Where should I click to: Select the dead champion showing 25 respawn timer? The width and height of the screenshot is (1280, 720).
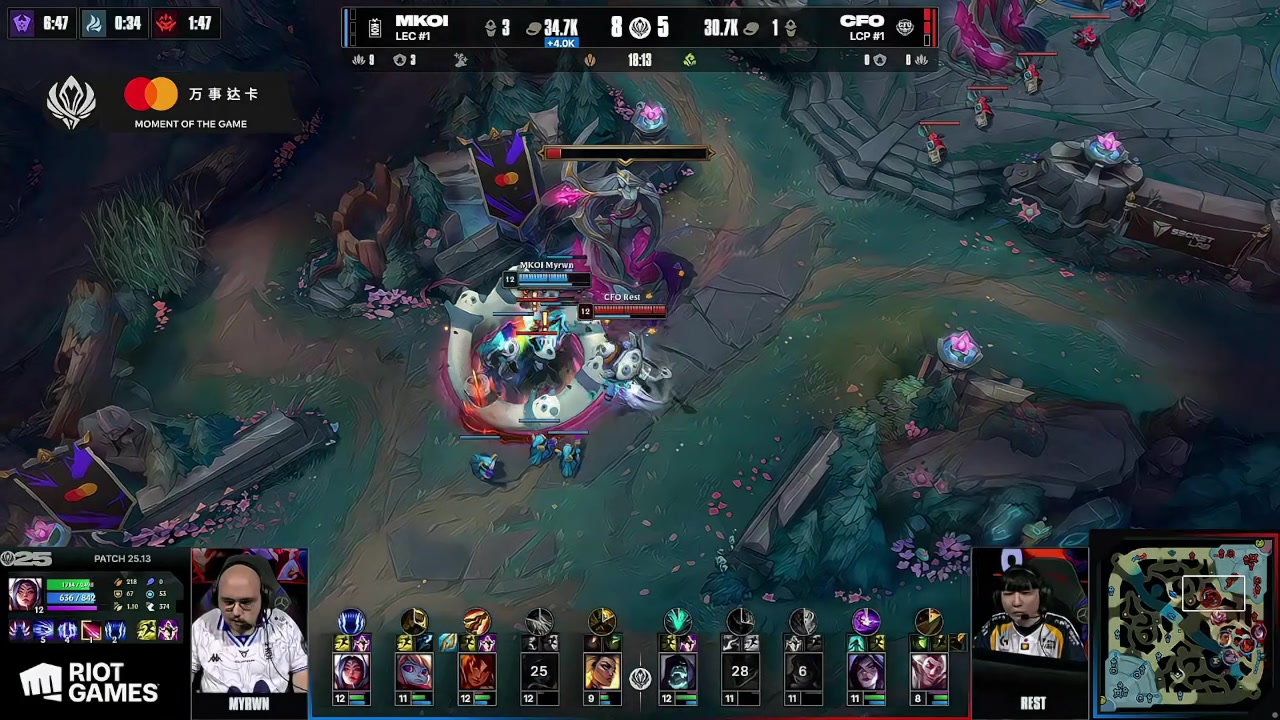point(539,671)
